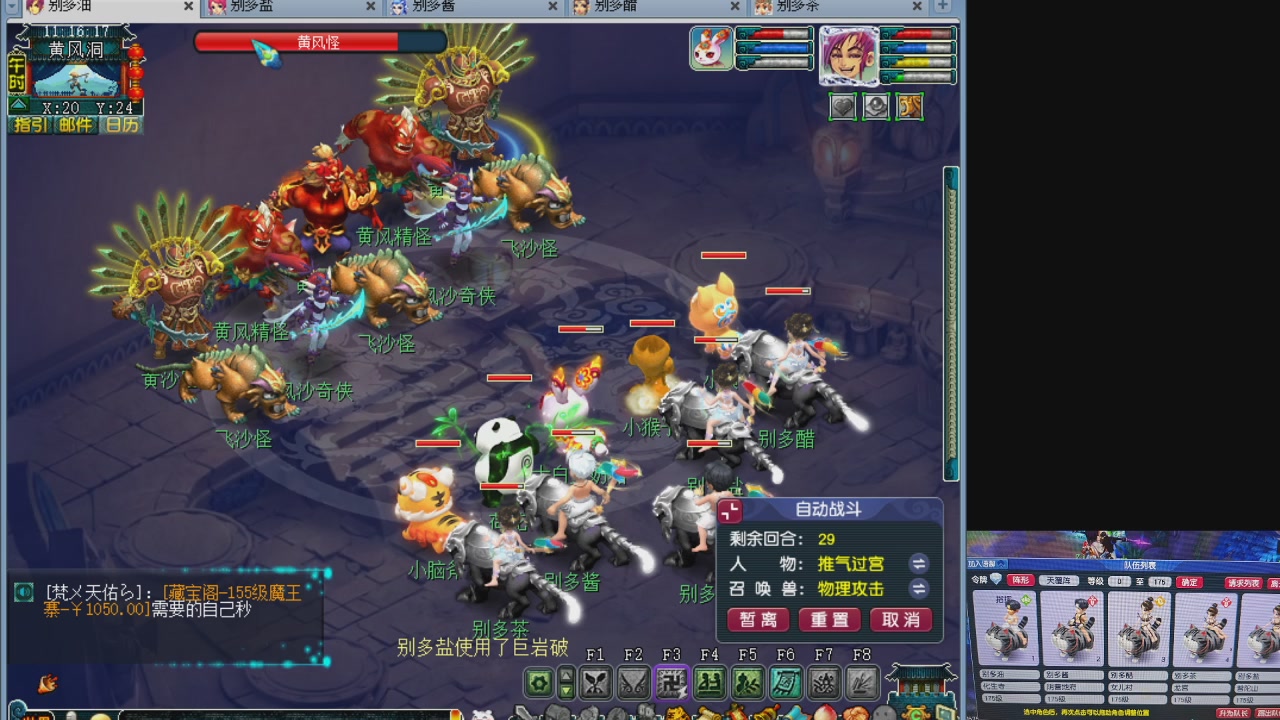1280x720 pixels.
Task: Toggle the swap arrows beside 推气过宫
Action: (918, 564)
